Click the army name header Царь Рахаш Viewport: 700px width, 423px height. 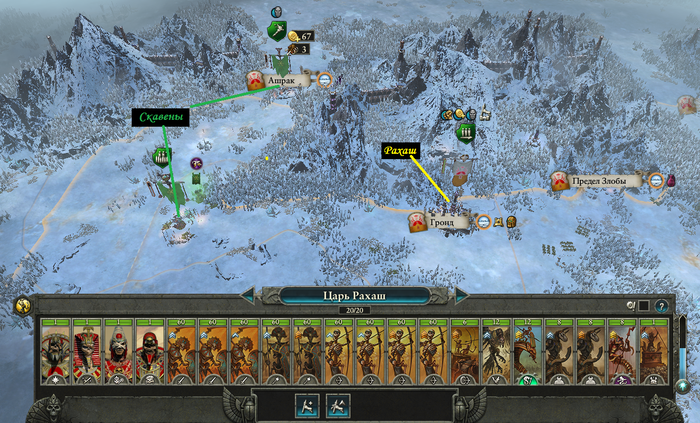tap(354, 295)
